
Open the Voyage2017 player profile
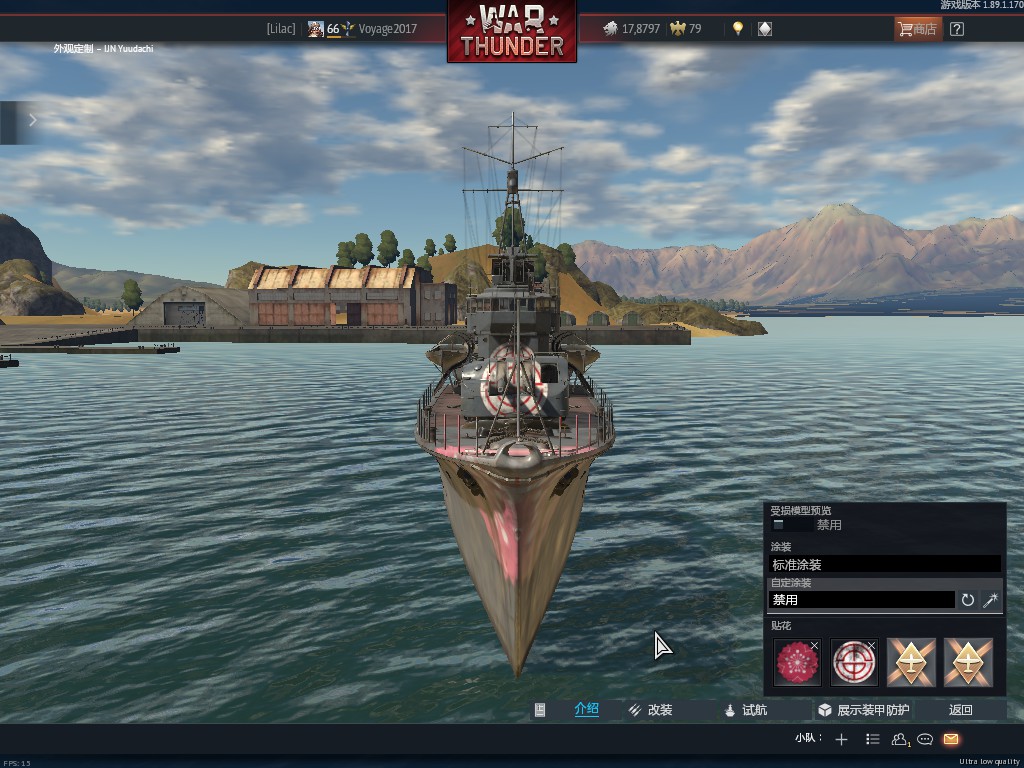click(x=387, y=29)
